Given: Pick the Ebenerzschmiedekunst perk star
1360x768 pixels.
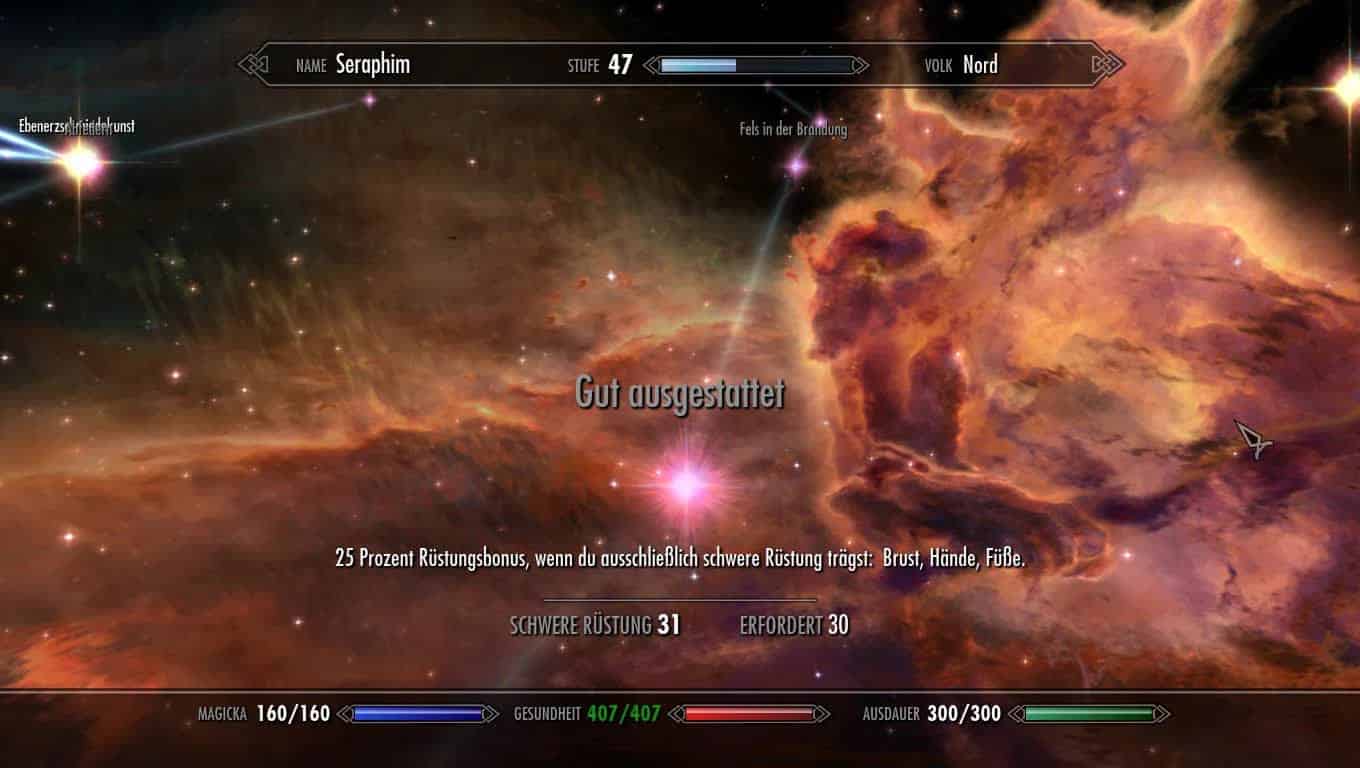Looking at the screenshot, I should [x=80, y=161].
